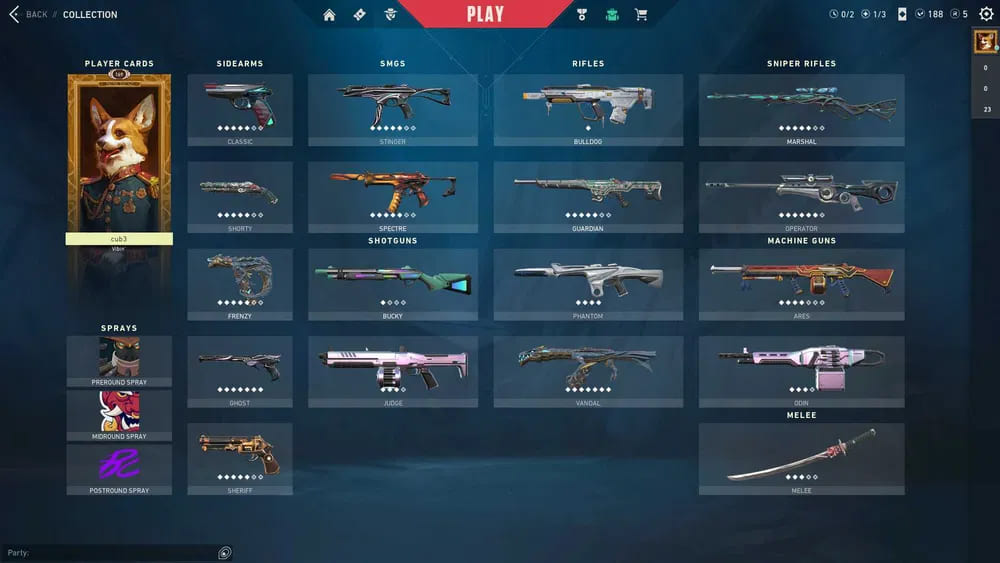Open the Bulldog rifle slot

pyautogui.click(x=588, y=108)
